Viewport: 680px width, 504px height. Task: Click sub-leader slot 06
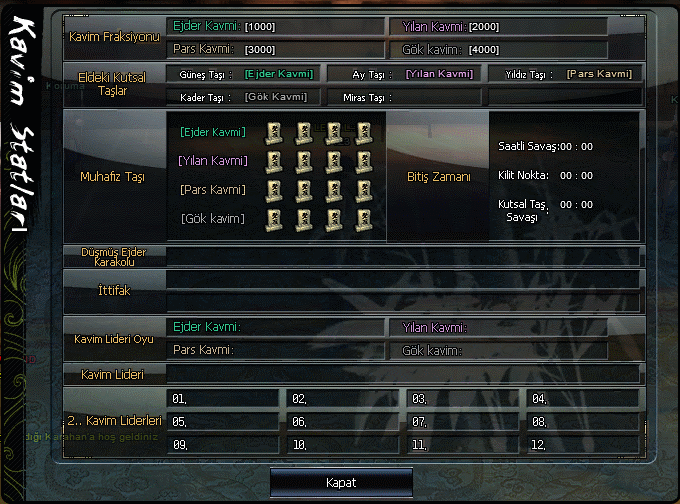point(343,422)
